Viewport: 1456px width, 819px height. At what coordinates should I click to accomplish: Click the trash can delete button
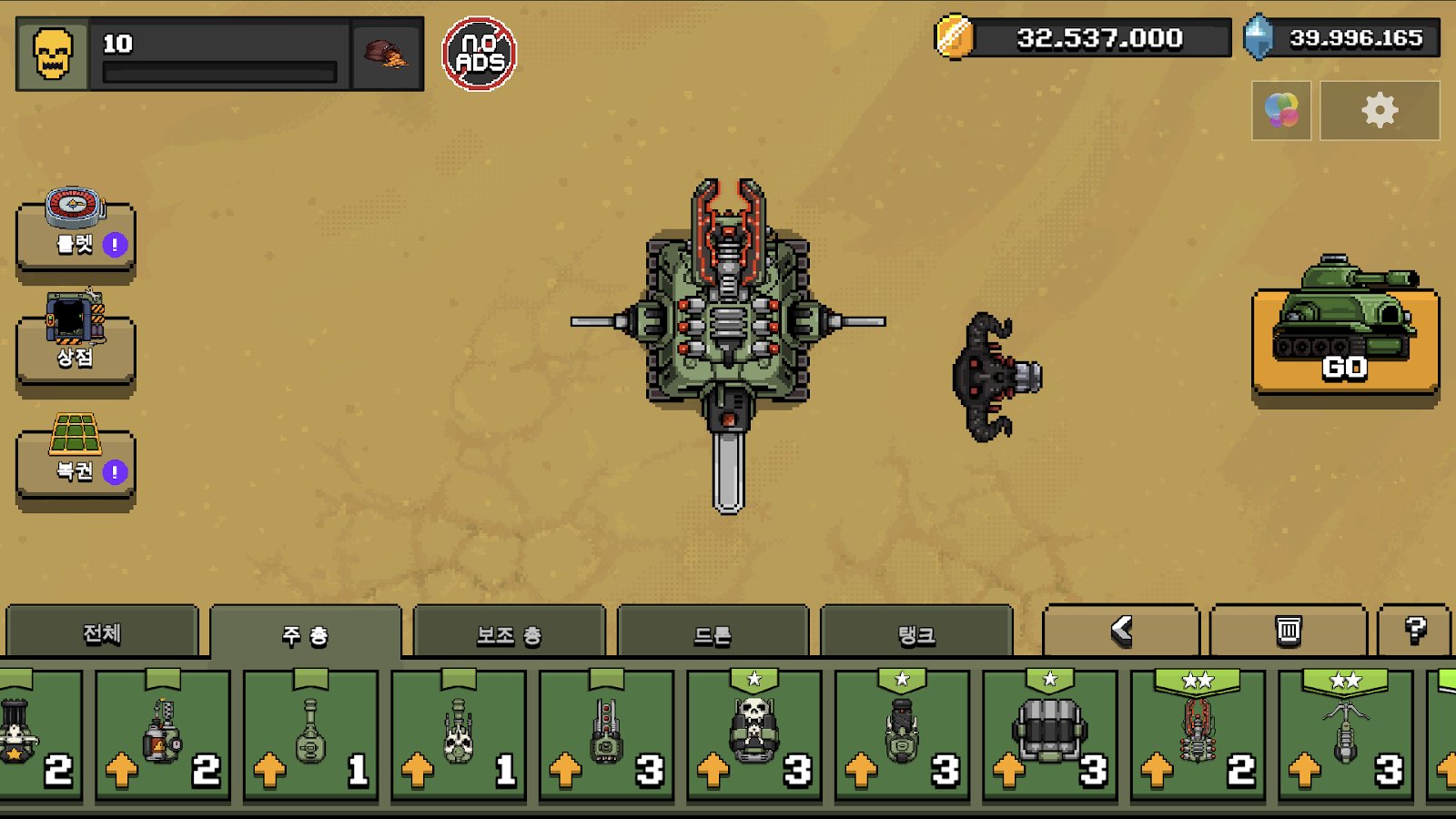[1288, 630]
